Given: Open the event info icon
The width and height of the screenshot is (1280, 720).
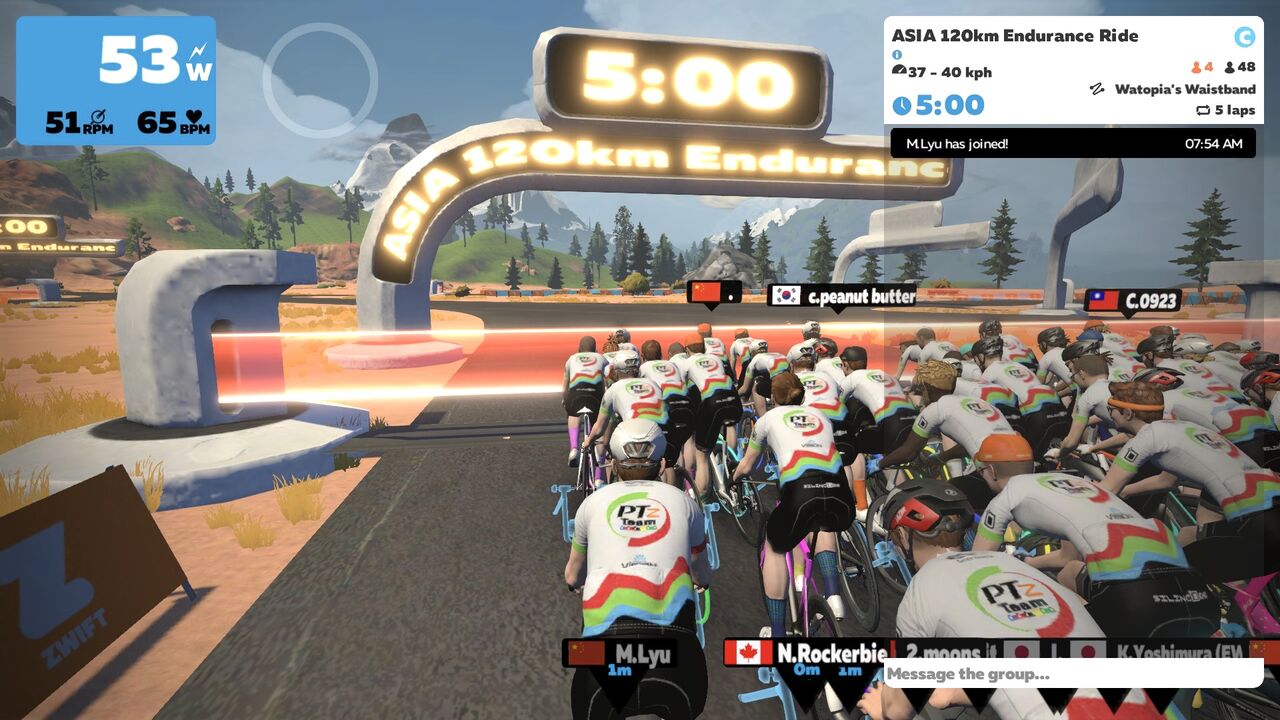Looking at the screenshot, I should point(897,55).
